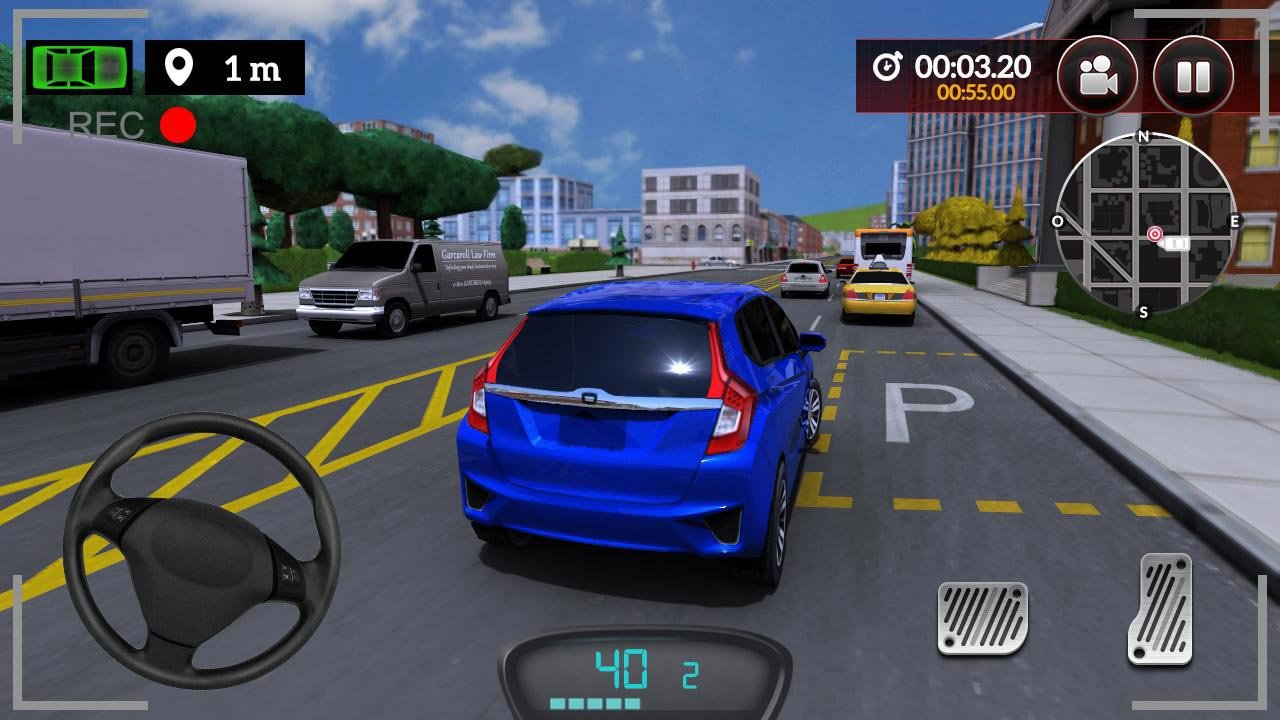Open the circular minimap
The width and height of the screenshot is (1280, 720).
[1145, 225]
